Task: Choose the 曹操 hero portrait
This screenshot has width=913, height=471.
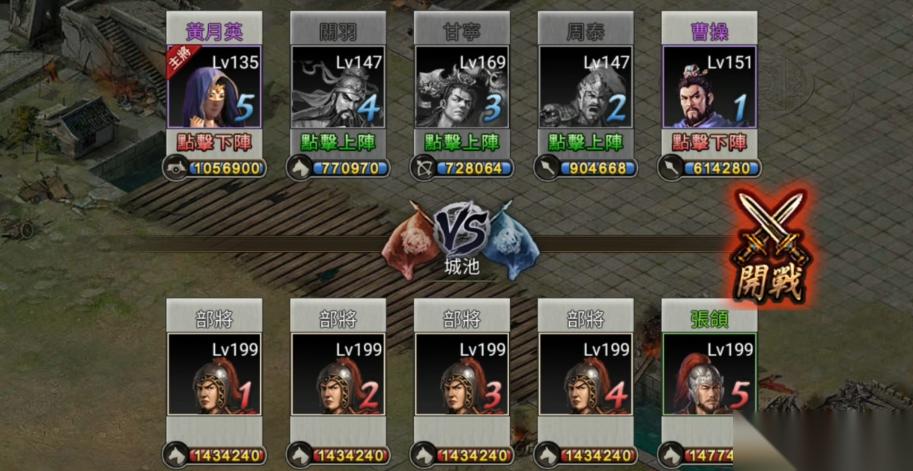Action: pos(710,87)
